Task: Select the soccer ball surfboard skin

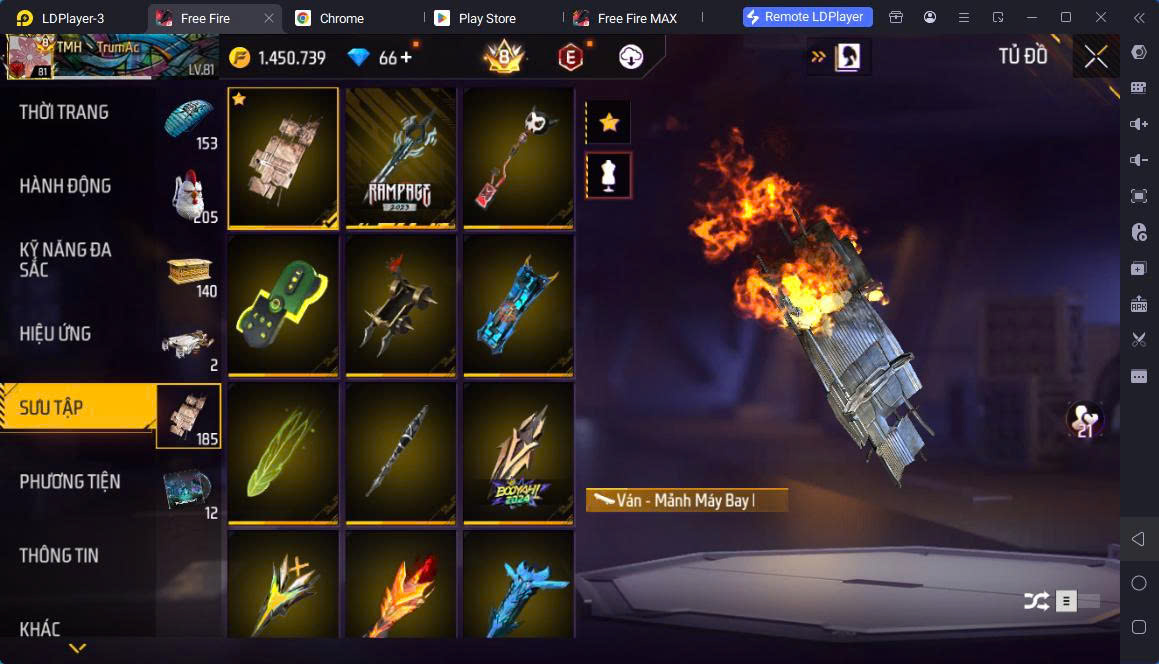Action: [518, 158]
